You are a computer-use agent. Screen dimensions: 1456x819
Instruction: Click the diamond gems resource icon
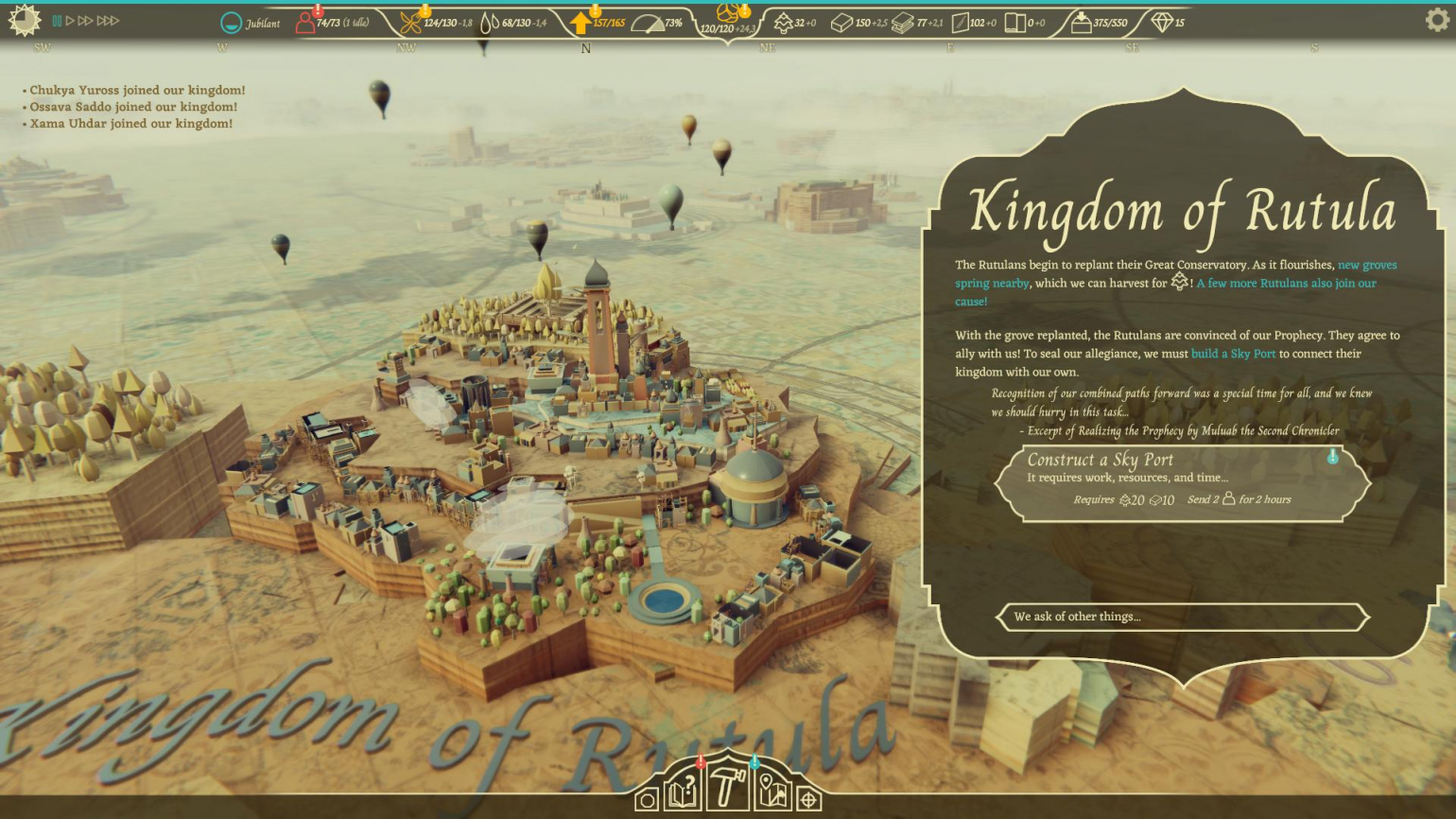tap(1162, 23)
